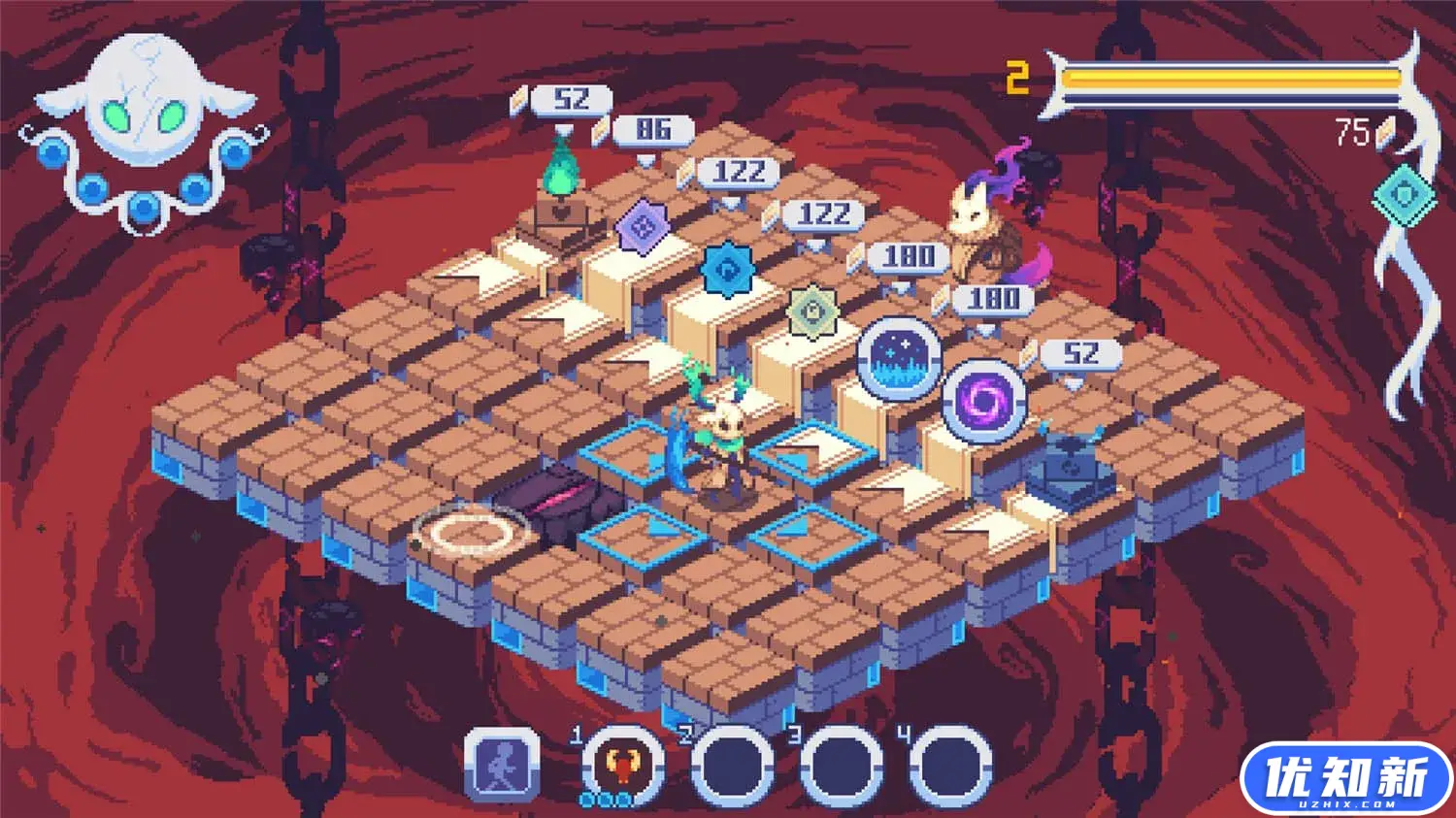1456x818 pixels.
Task: Choose the olive-green star badge shop item
Action: pos(811,311)
